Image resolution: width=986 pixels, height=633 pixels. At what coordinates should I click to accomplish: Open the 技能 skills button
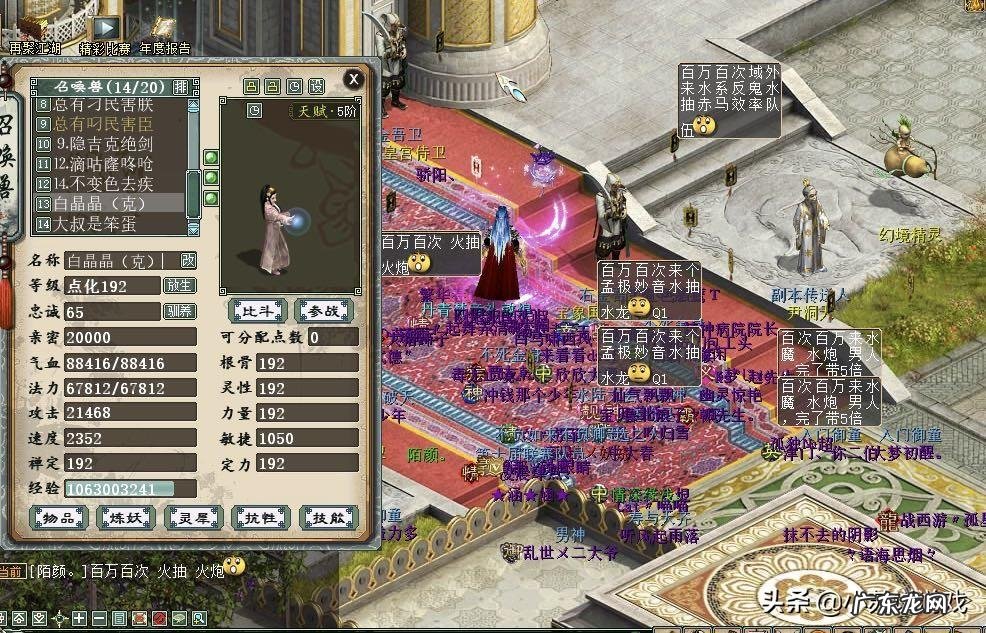click(x=328, y=517)
